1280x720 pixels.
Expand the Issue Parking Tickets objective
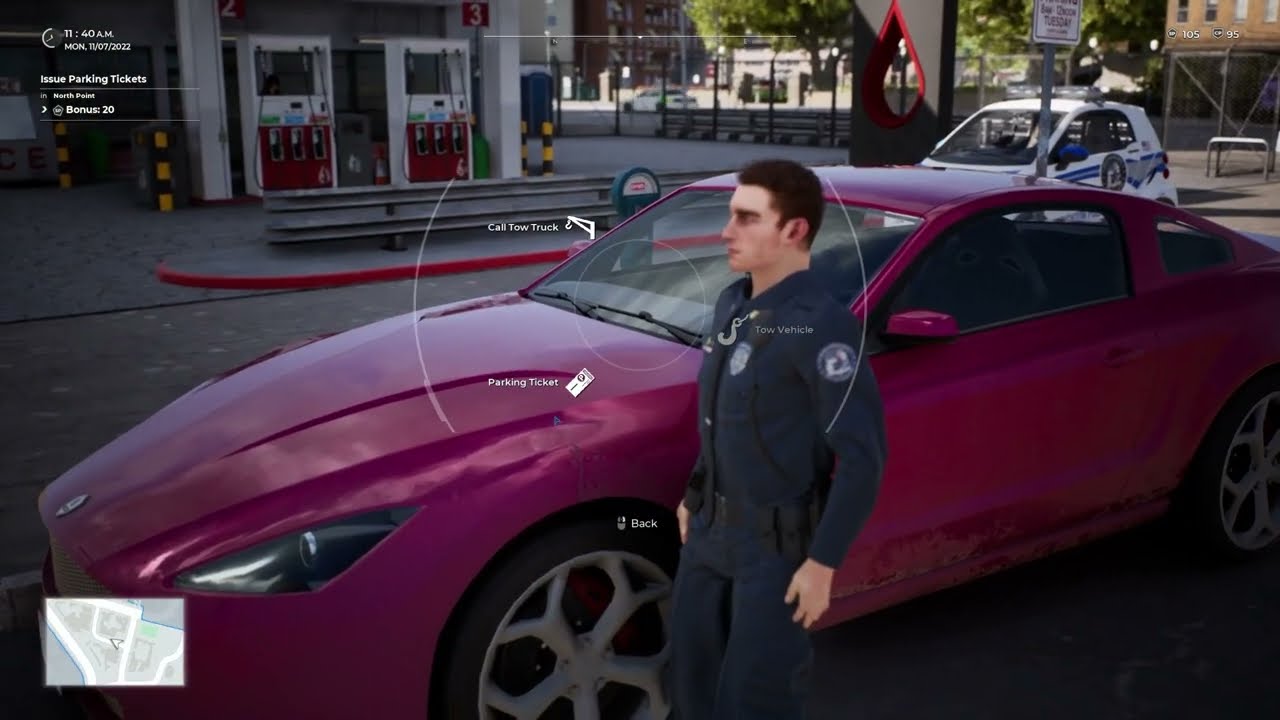pos(45,109)
